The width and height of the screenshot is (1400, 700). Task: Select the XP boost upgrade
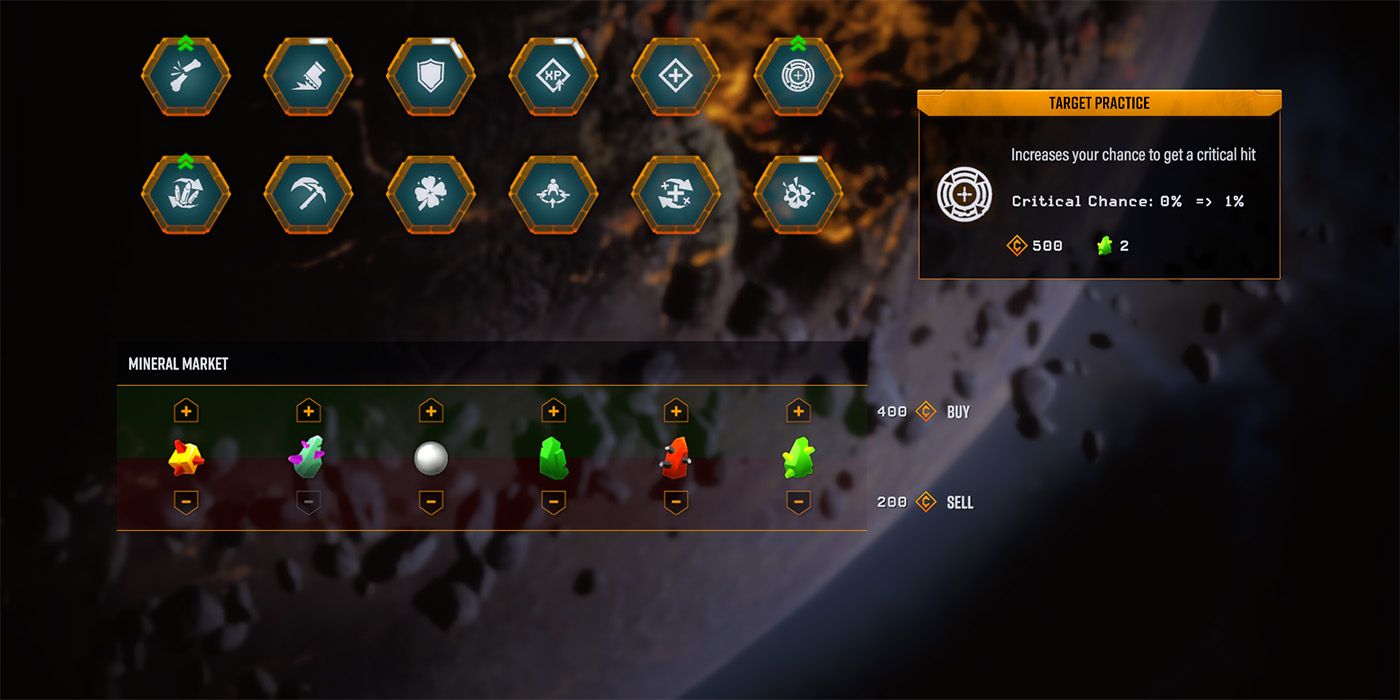coord(553,78)
